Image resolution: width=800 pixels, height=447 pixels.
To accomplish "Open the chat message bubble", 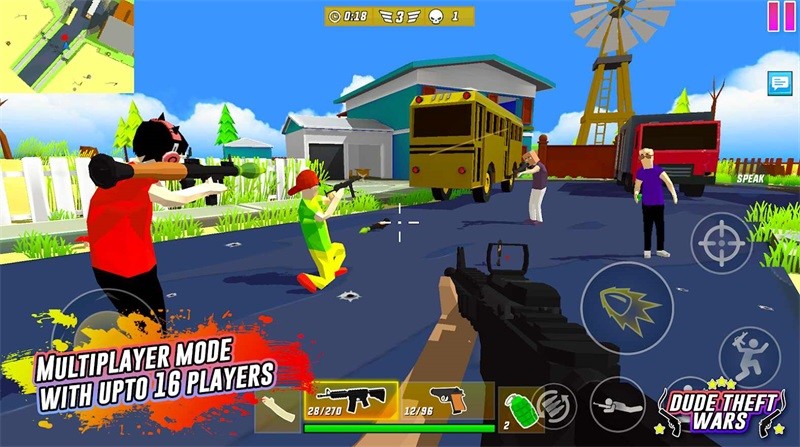I will (779, 84).
